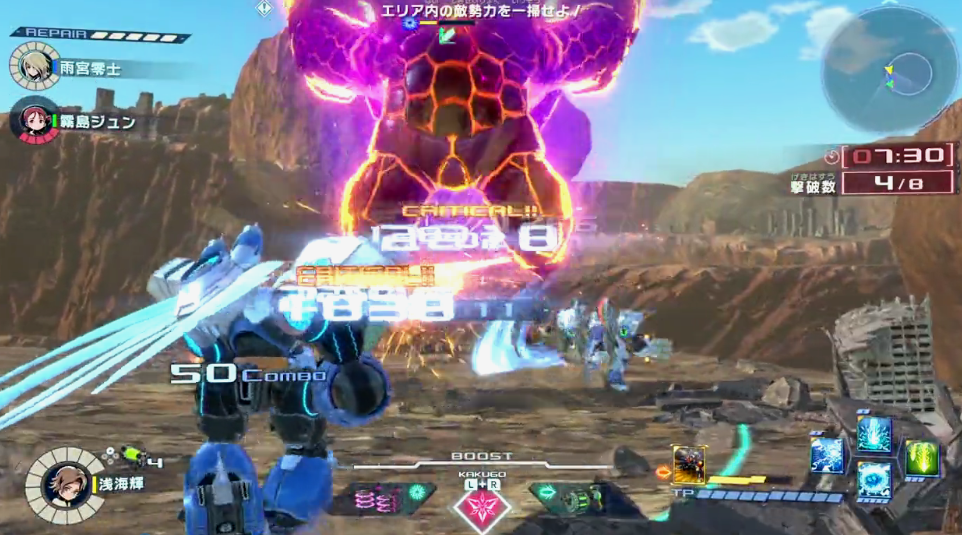The image size is (962, 535).
Task: Click the orange-framed target enemy portrait
Action: (x=689, y=464)
